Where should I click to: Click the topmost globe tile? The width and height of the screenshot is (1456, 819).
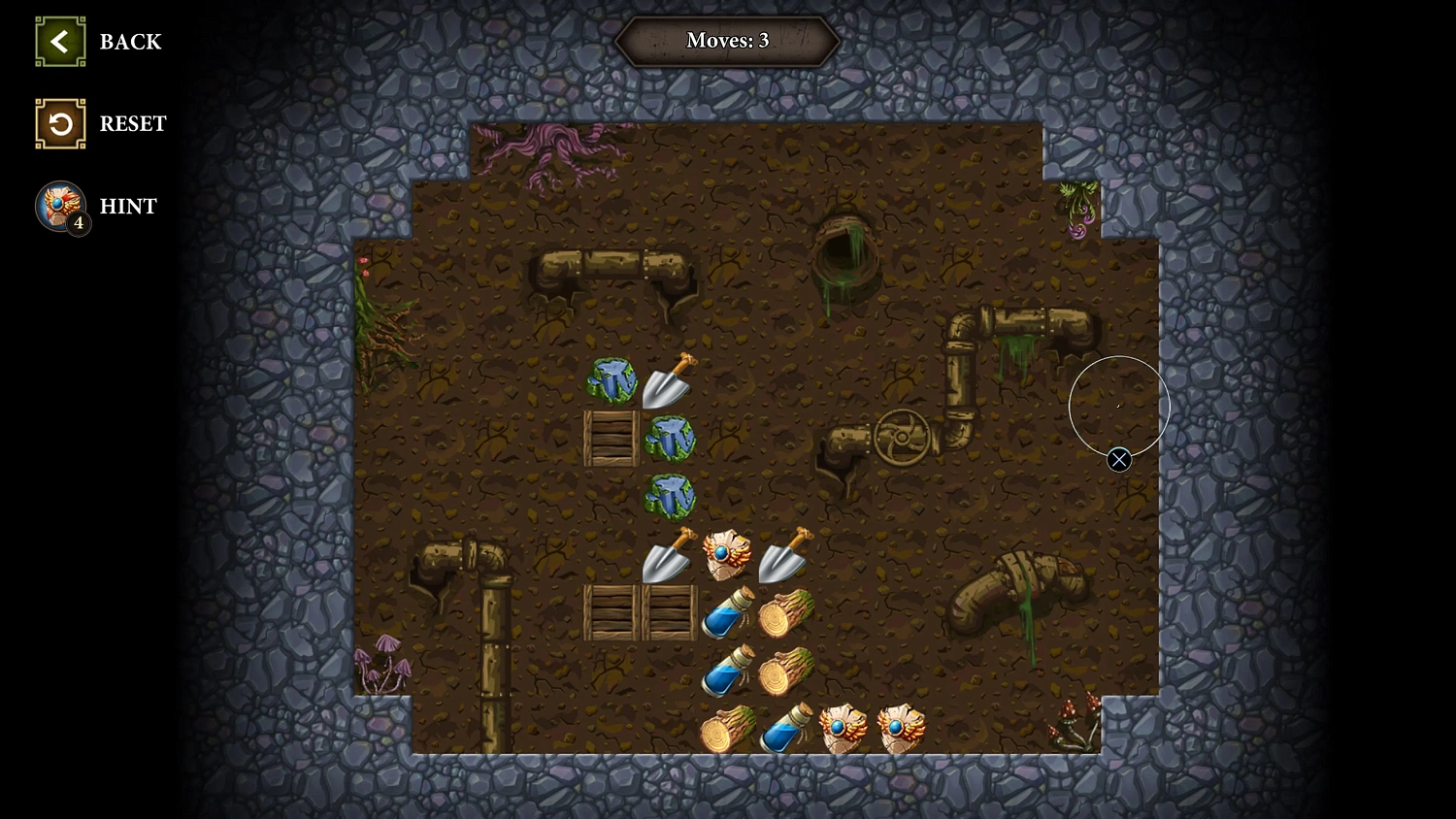(612, 381)
